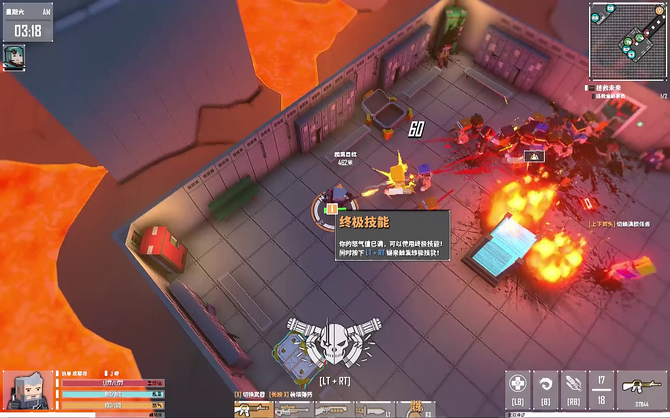Select the teal-haired teammate portrait

pos(15,56)
